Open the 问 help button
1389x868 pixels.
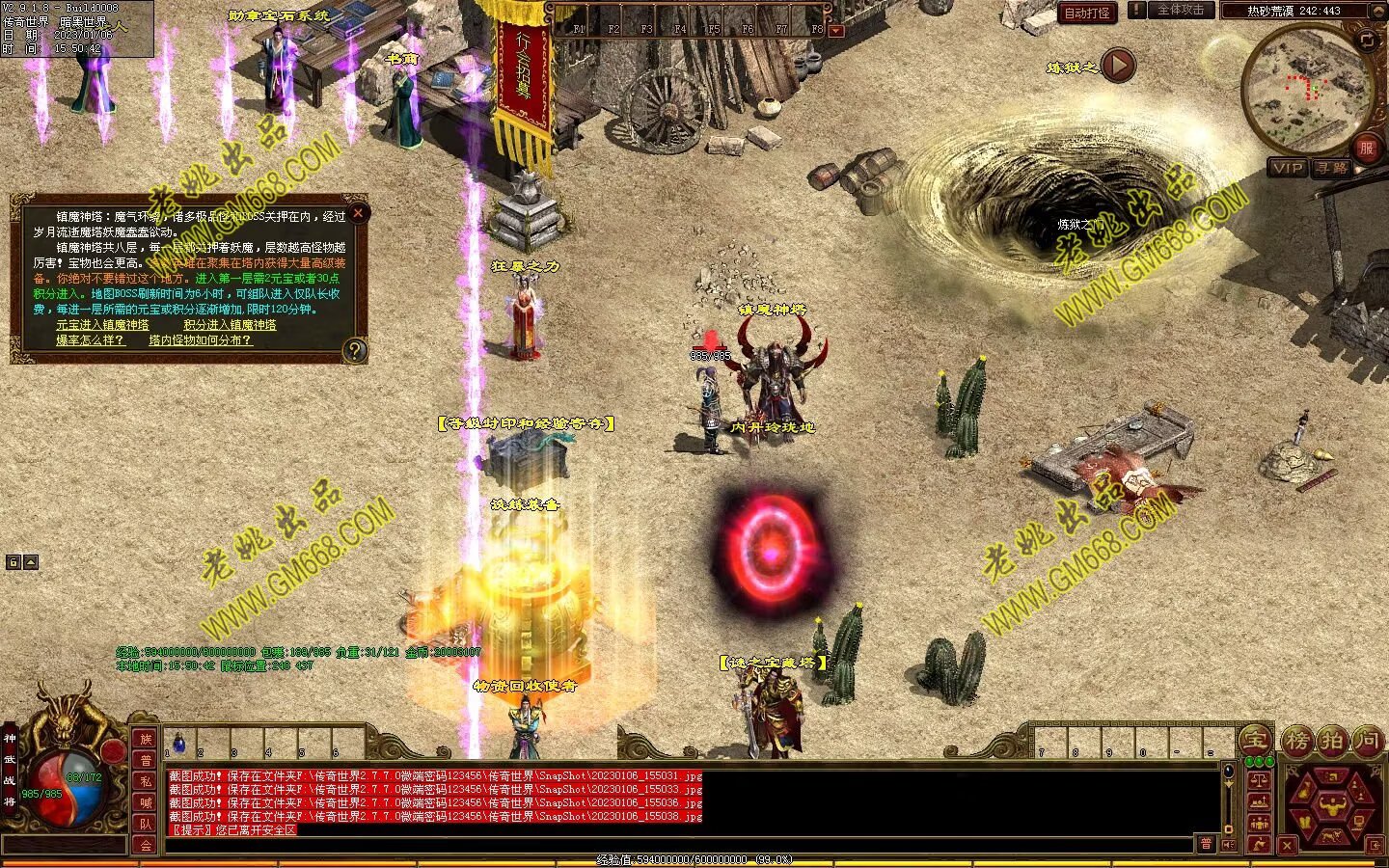coord(1367,741)
